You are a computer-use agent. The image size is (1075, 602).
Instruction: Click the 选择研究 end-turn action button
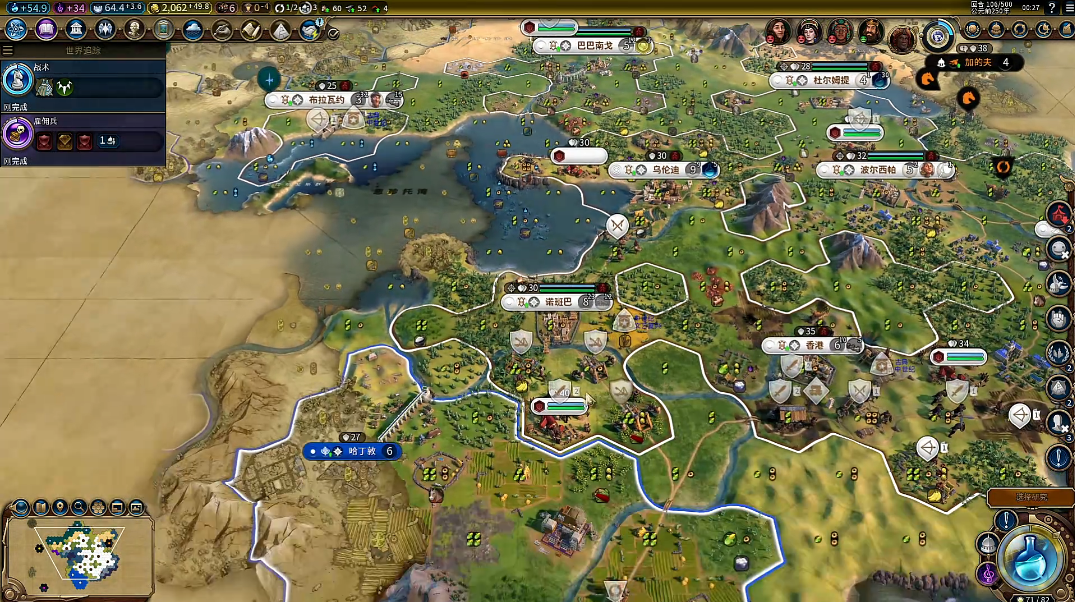click(x=1030, y=497)
